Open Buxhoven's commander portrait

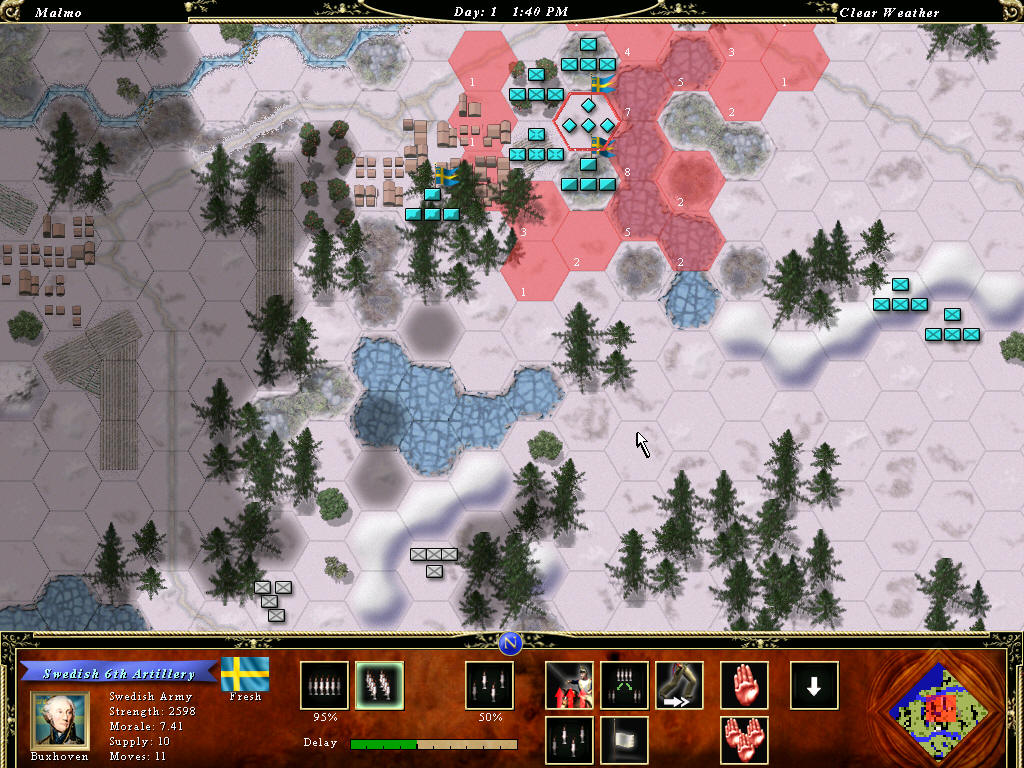60,718
